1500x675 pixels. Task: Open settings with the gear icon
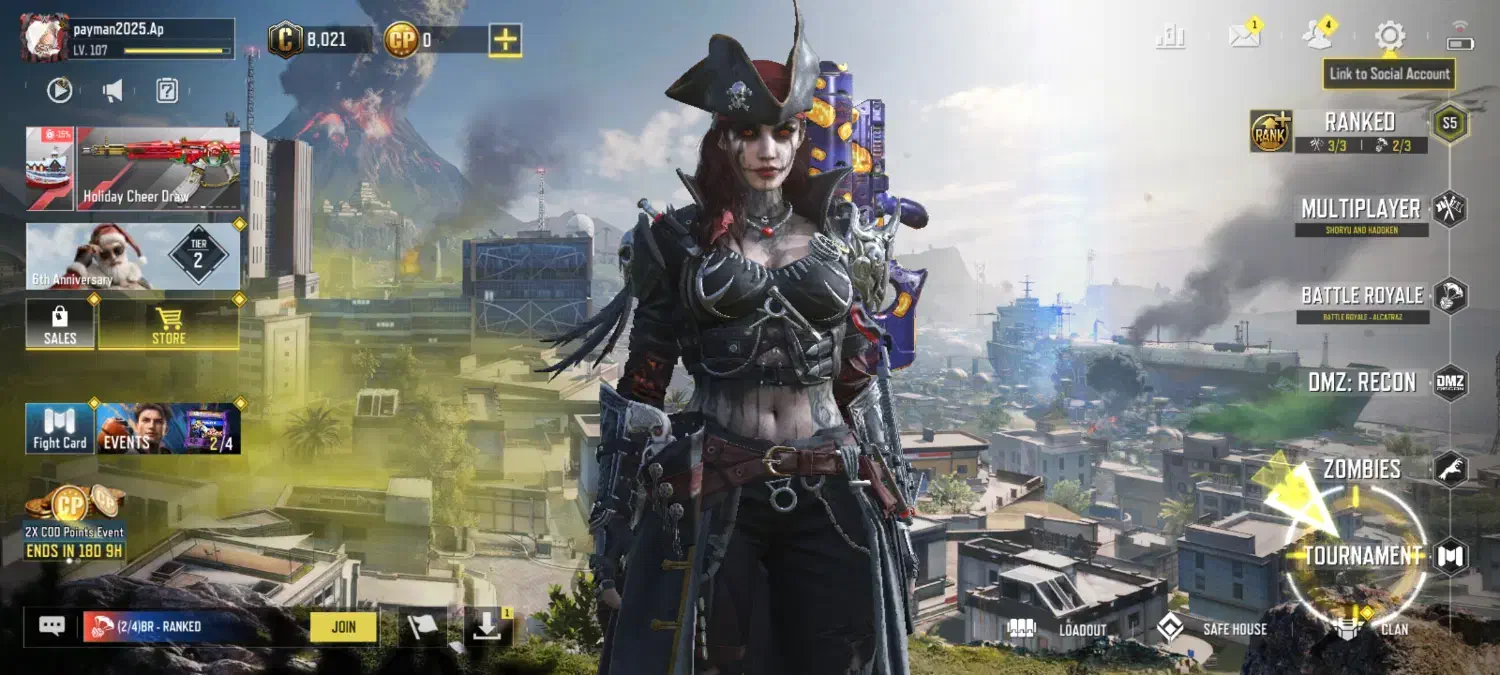coord(1389,36)
